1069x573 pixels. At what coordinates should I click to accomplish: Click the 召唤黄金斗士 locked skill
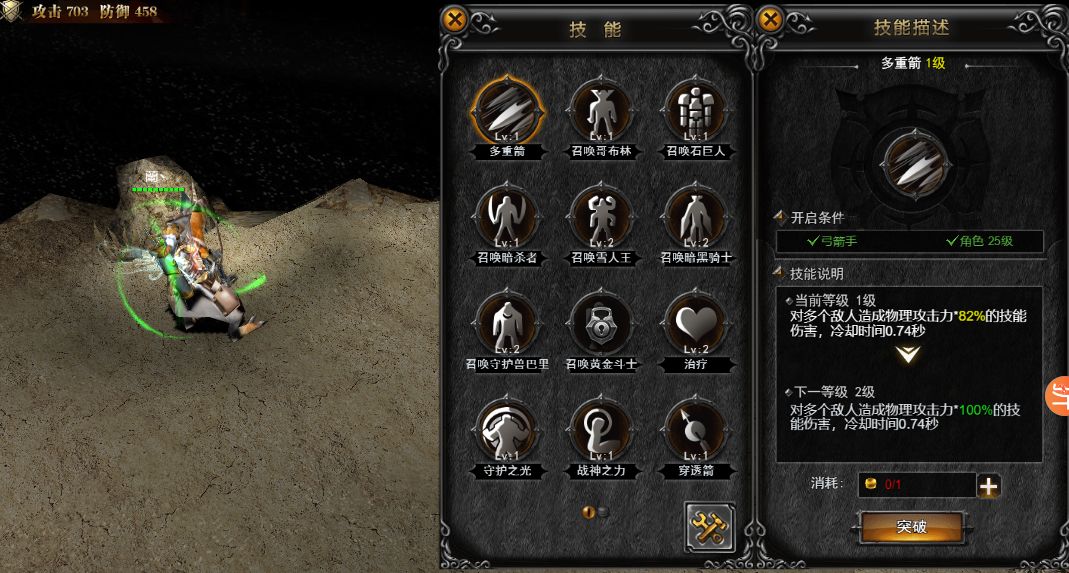(601, 323)
